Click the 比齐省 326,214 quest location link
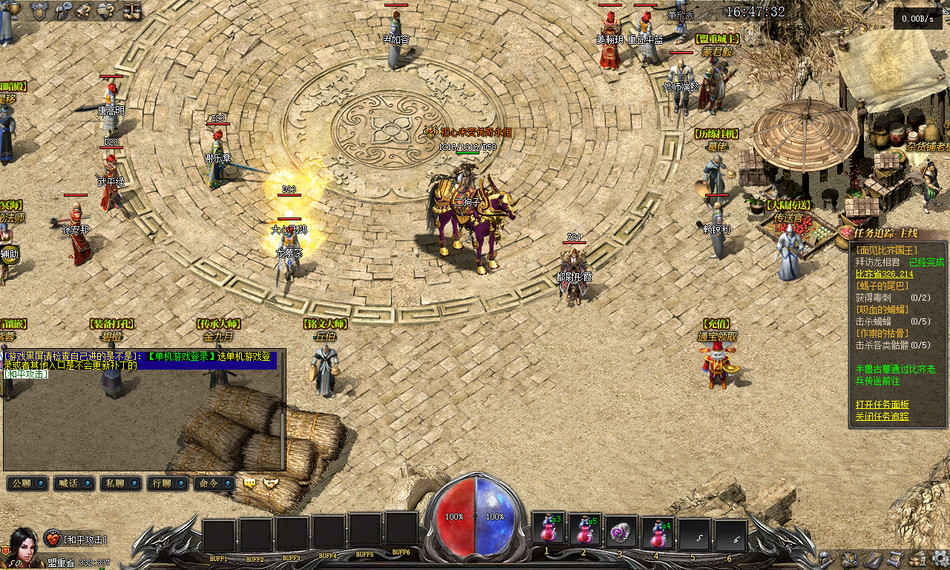Image resolution: width=950 pixels, height=570 pixels. coord(884,273)
